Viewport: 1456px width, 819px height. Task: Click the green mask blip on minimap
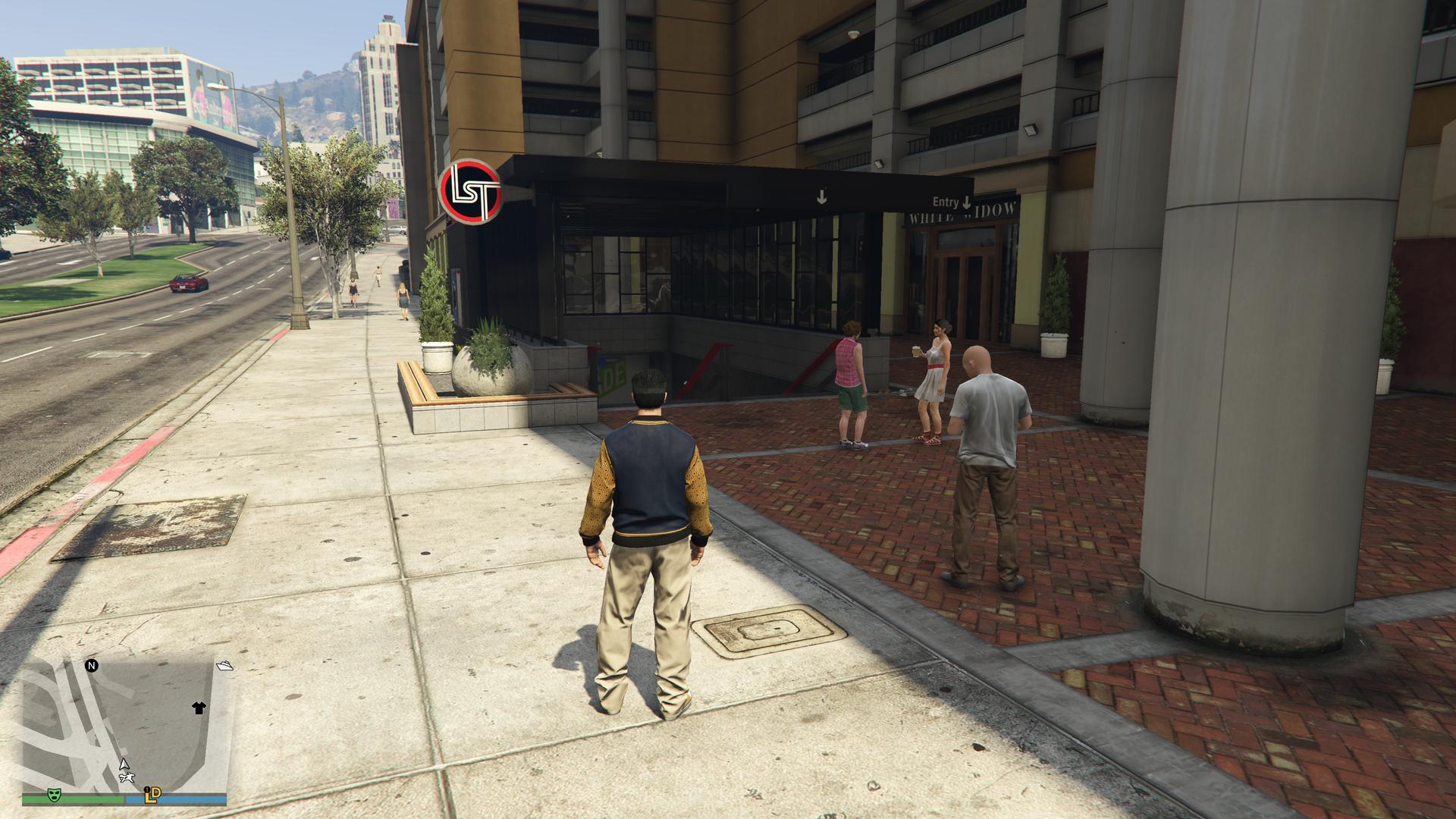(55, 795)
